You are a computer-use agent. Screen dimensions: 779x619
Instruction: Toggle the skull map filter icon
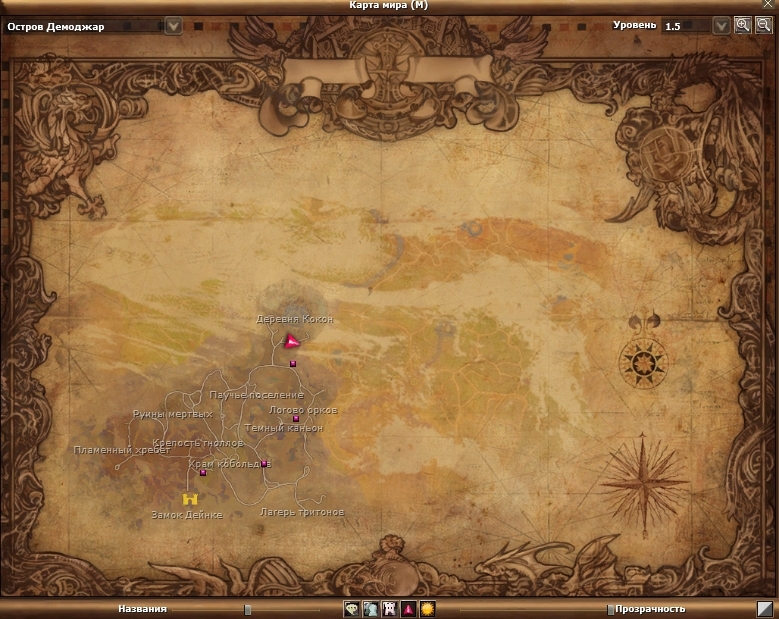pos(352,608)
